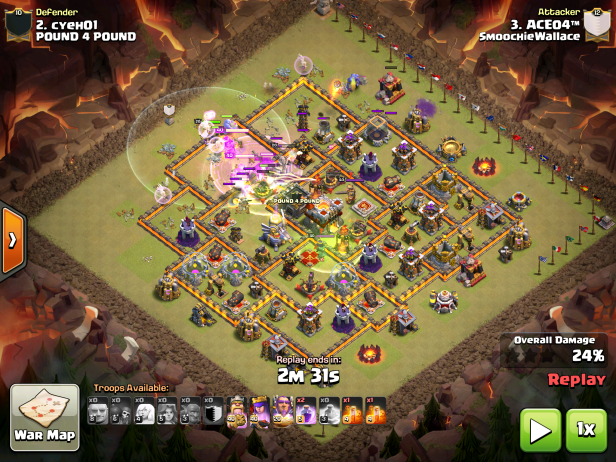
Task: Select the Archer Queen troop icon
Action: (260, 411)
